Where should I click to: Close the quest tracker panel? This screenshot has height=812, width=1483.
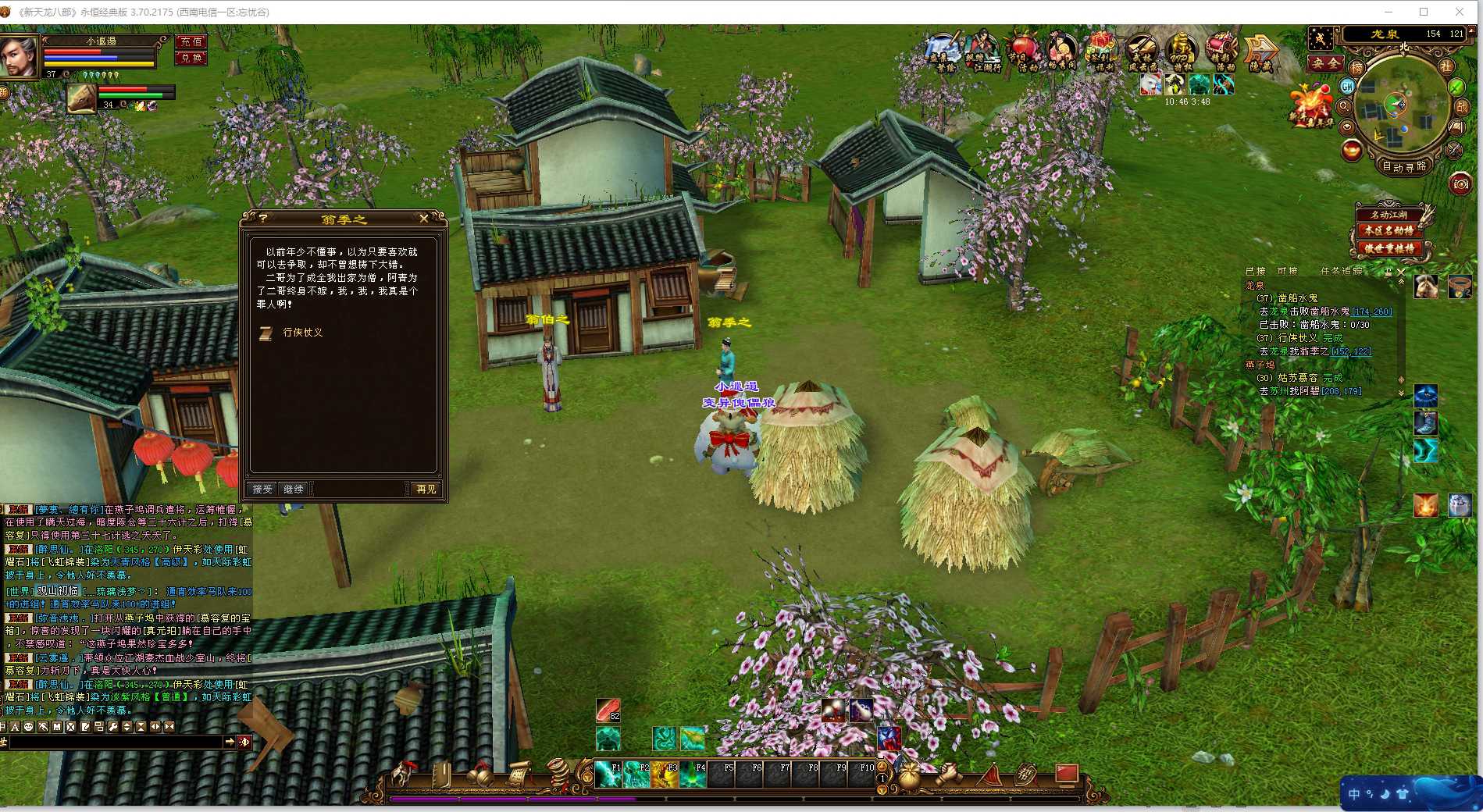[1400, 272]
